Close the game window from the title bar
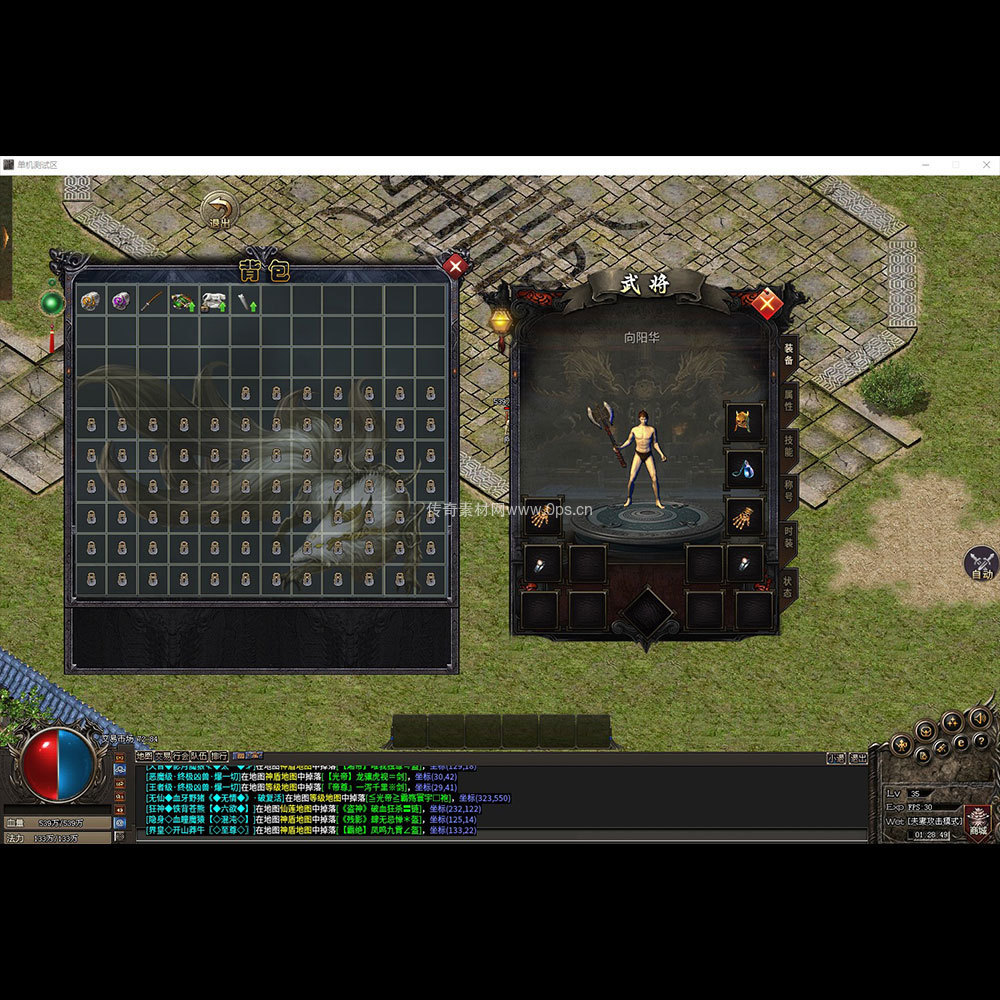Viewport: 1000px width, 1000px height. pyautogui.click(x=985, y=165)
